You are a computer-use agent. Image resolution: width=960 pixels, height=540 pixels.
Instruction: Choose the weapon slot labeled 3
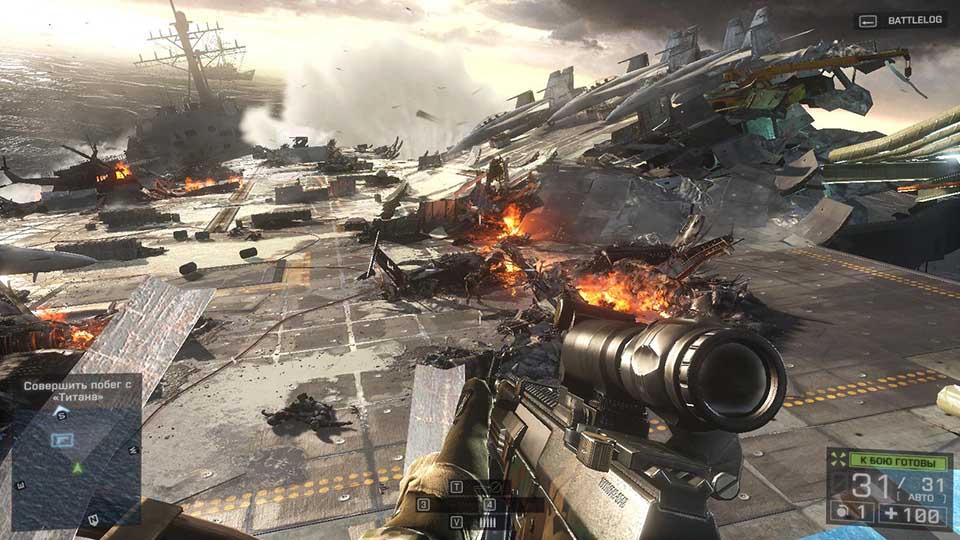pos(424,505)
